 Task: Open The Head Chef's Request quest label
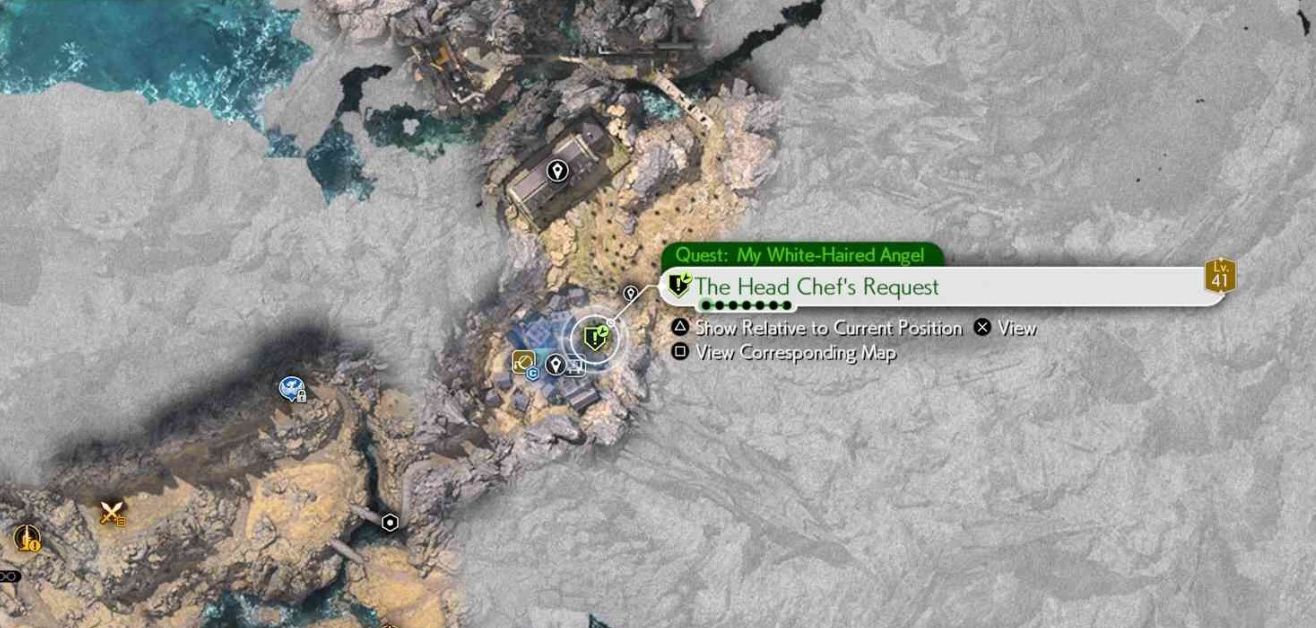pos(816,287)
